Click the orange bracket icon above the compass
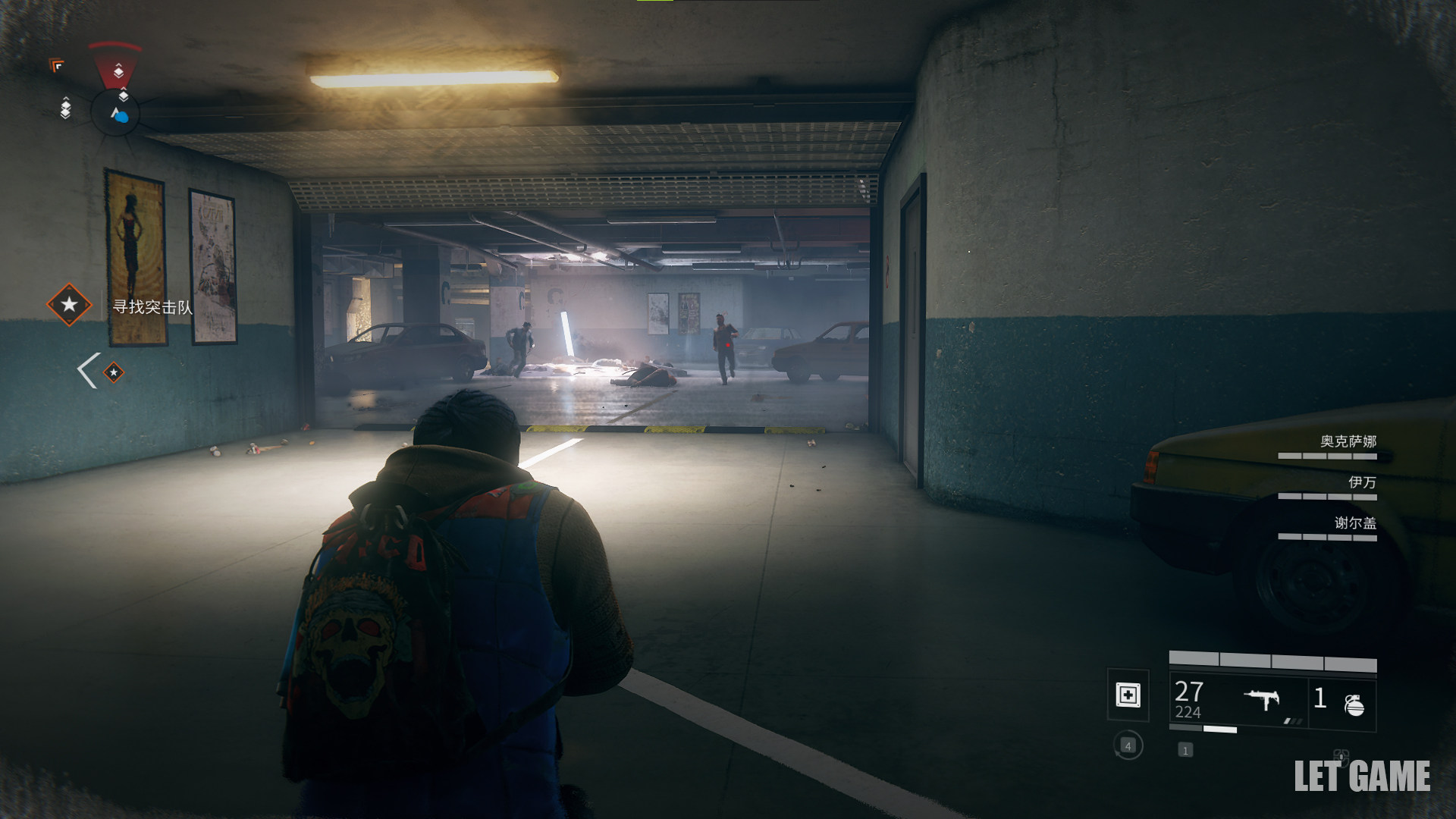1456x819 pixels. point(57,66)
